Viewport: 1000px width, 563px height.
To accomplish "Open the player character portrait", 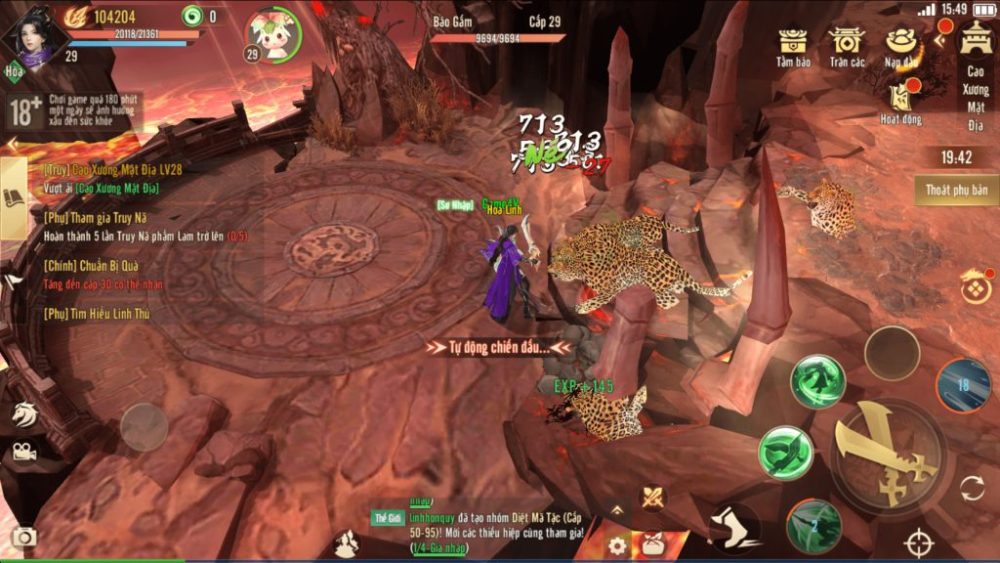I will (33, 35).
